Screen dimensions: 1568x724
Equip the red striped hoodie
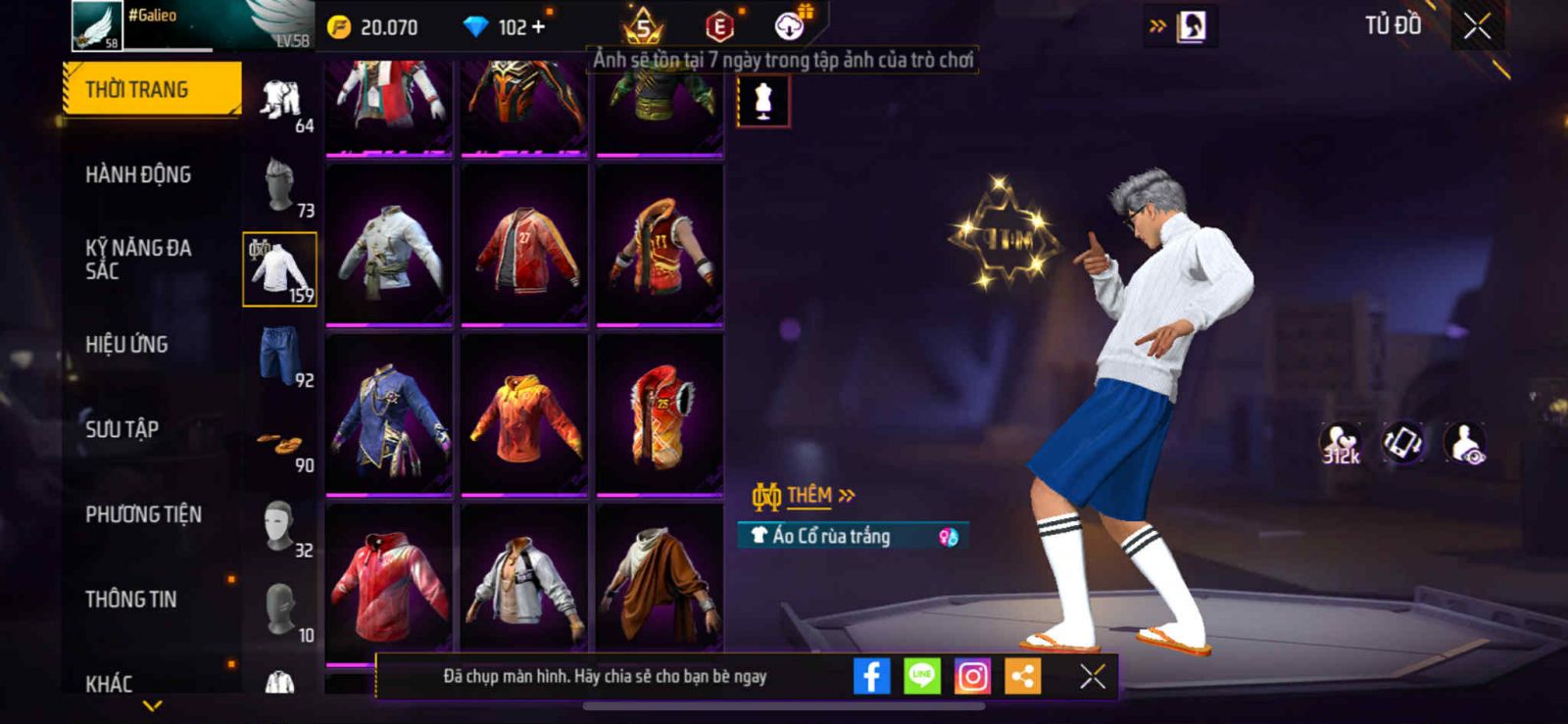click(389, 585)
